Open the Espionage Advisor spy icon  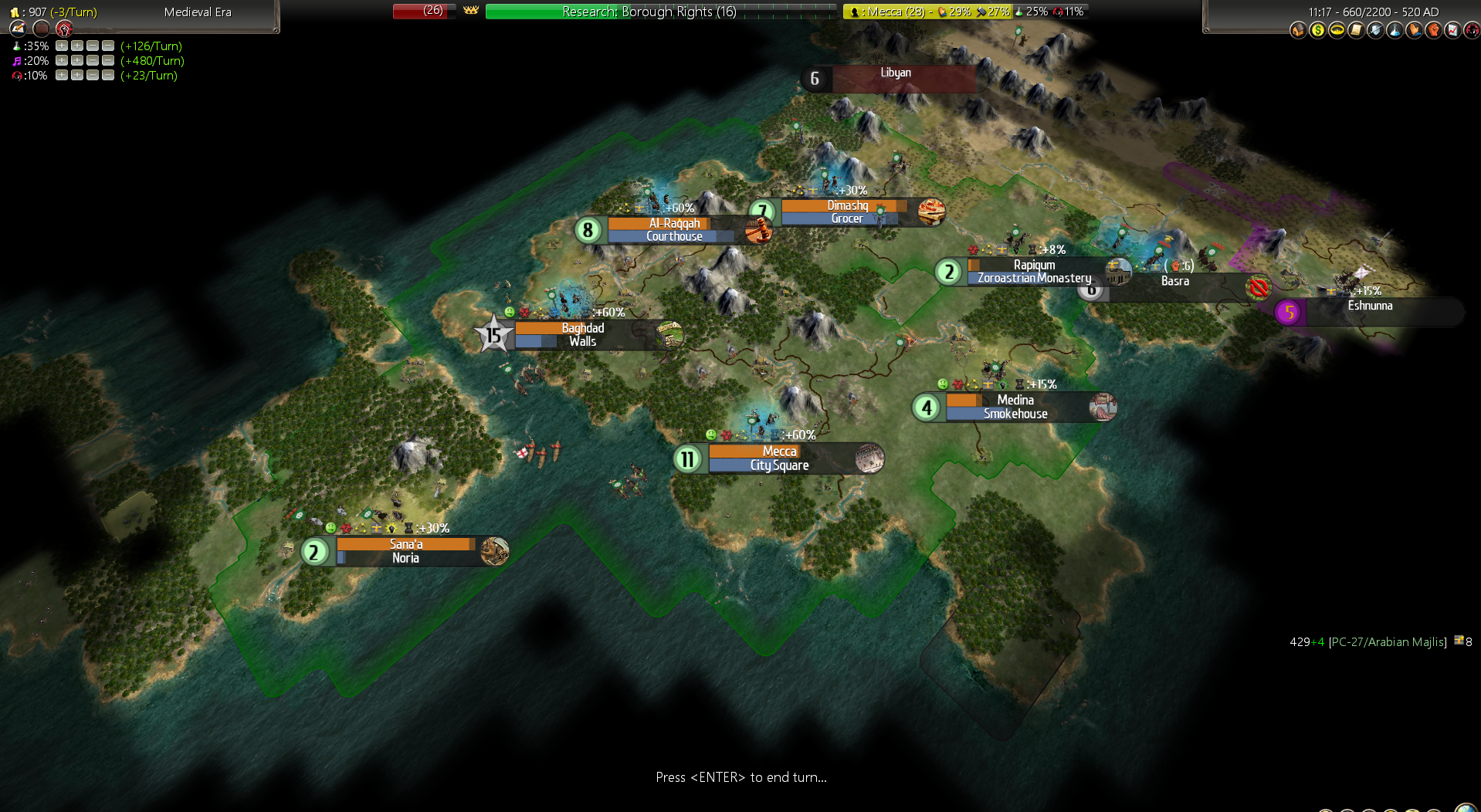tap(1472, 30)
